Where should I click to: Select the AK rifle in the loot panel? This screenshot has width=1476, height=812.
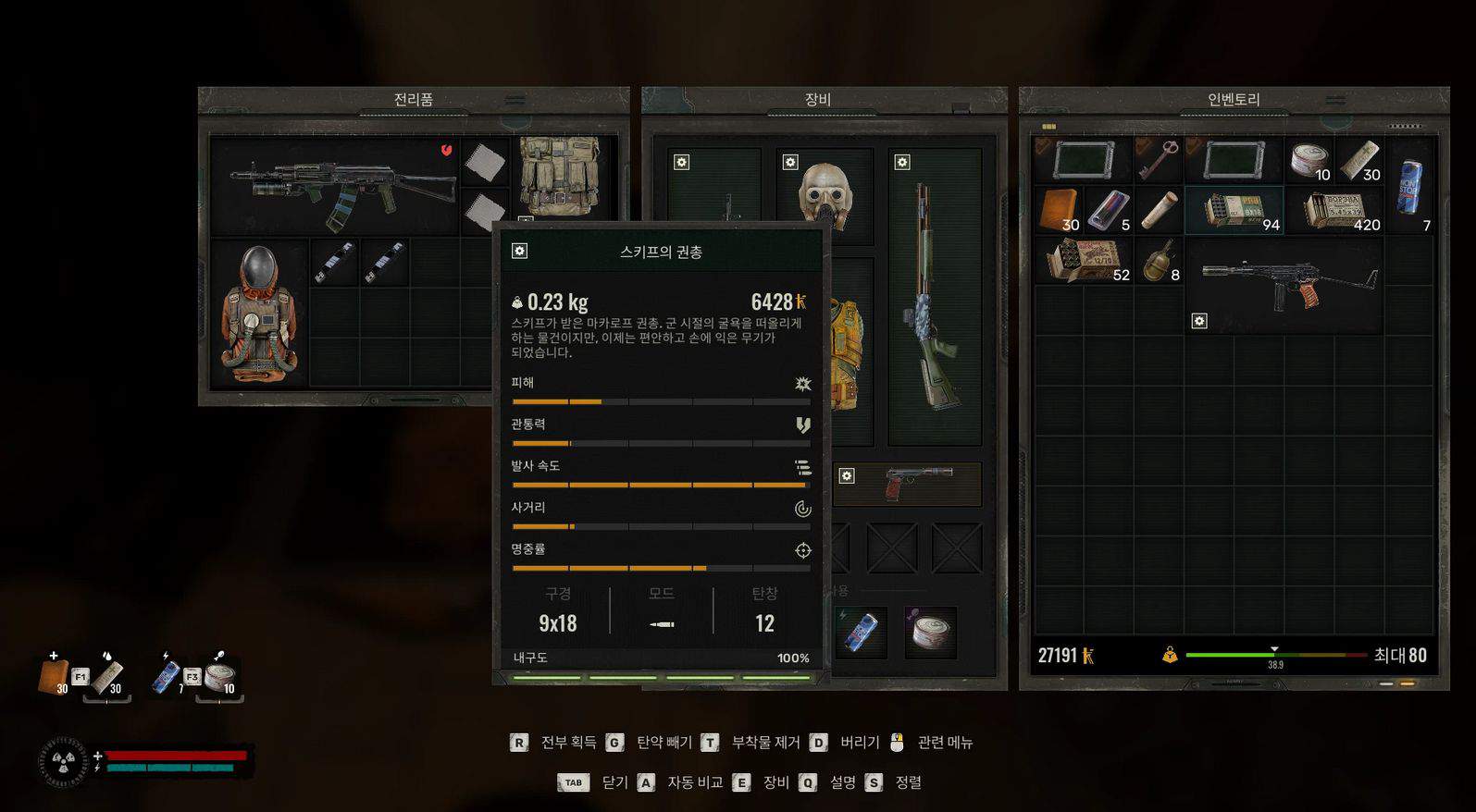(342, 185)
